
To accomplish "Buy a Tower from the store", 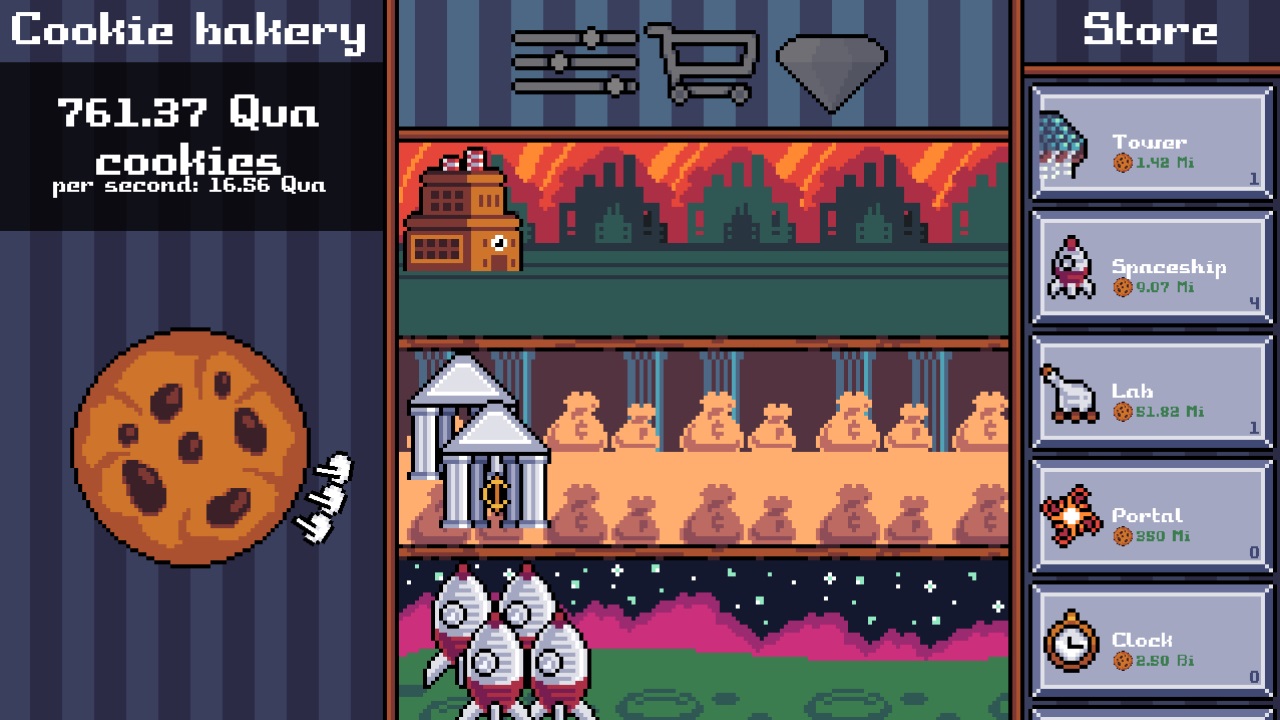I will (x=1150, y=141).
